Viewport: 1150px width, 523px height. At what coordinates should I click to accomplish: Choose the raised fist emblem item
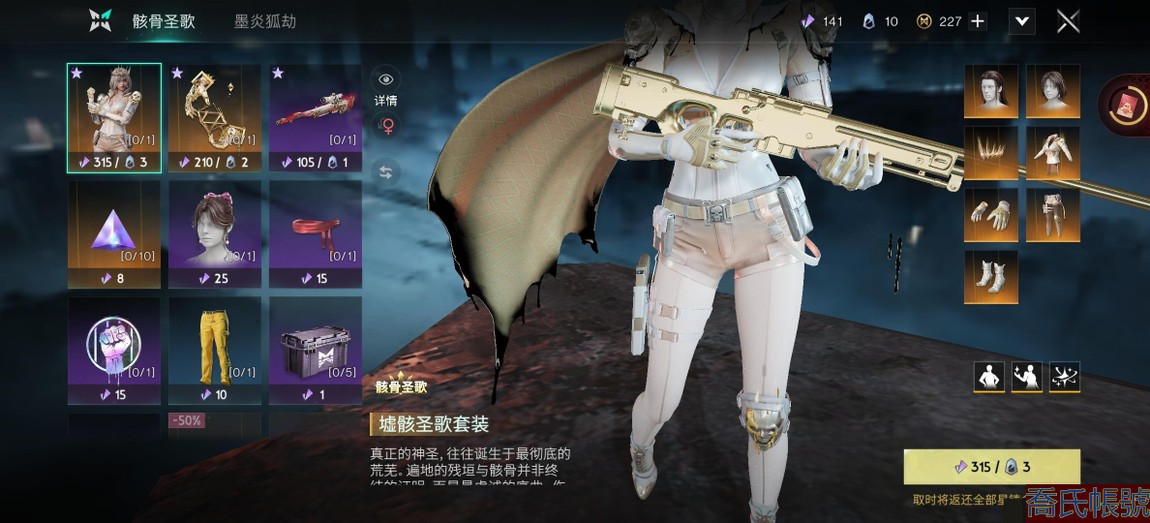114,350
